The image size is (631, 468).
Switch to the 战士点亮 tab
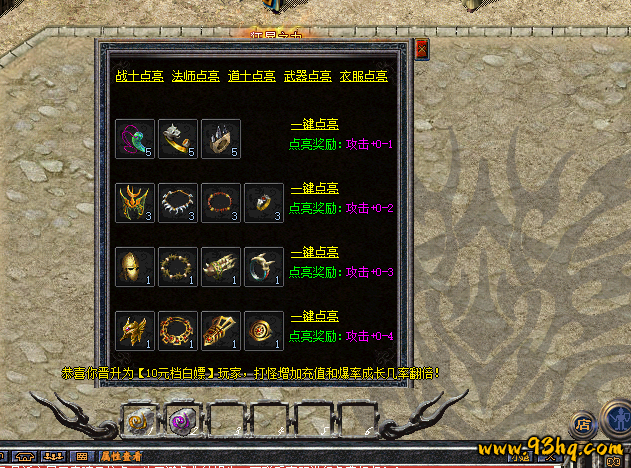139,76
